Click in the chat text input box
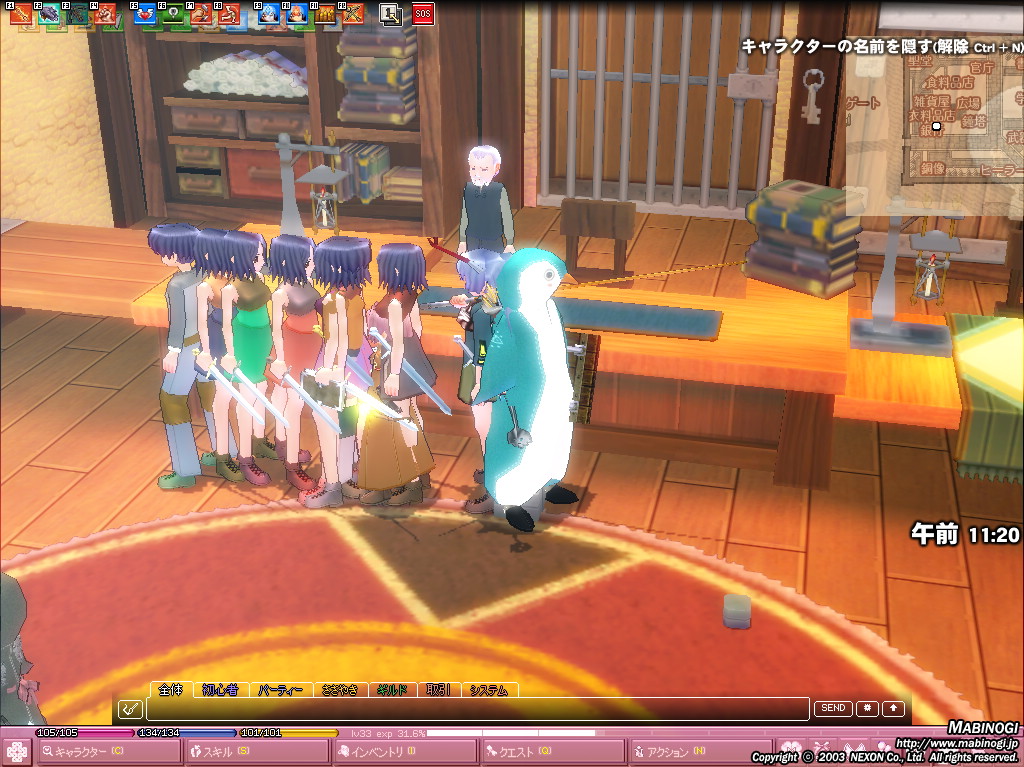1024x767 pixels. tap(476, 709)
